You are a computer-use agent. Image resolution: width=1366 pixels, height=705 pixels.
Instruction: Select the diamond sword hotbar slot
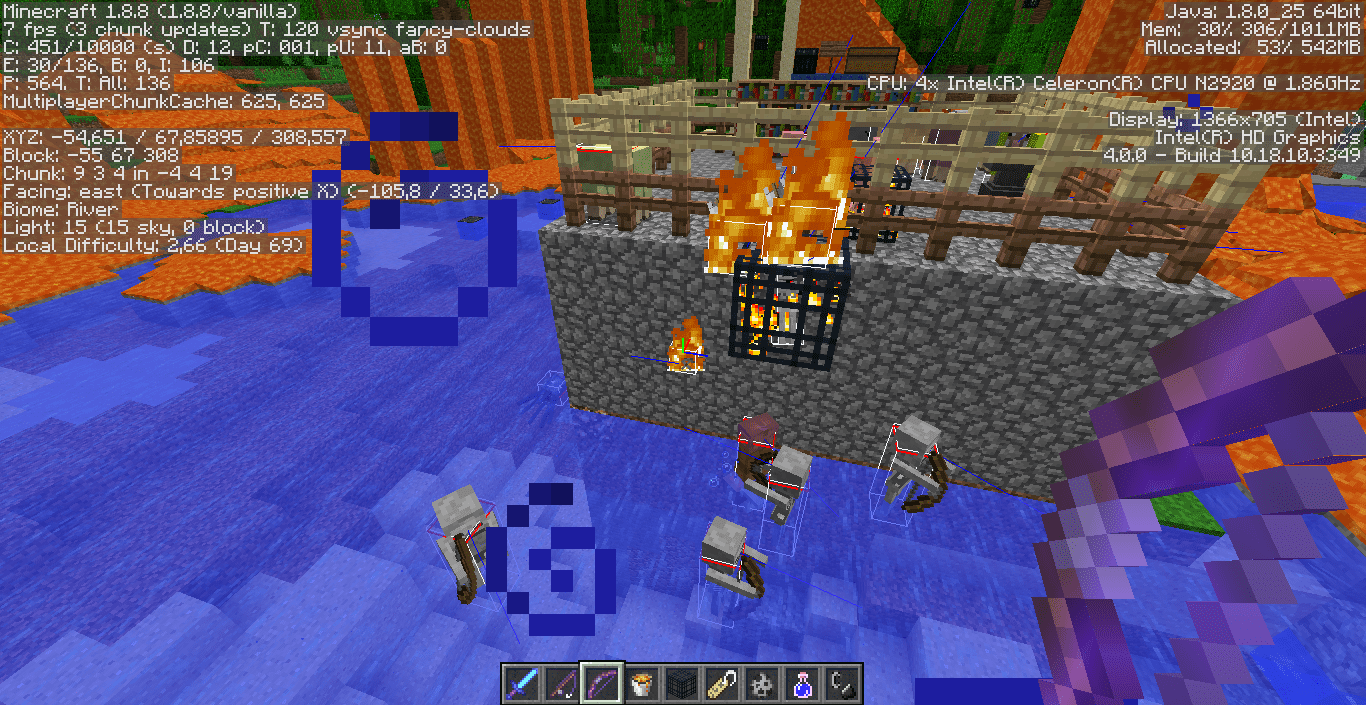tap(522, 685)
